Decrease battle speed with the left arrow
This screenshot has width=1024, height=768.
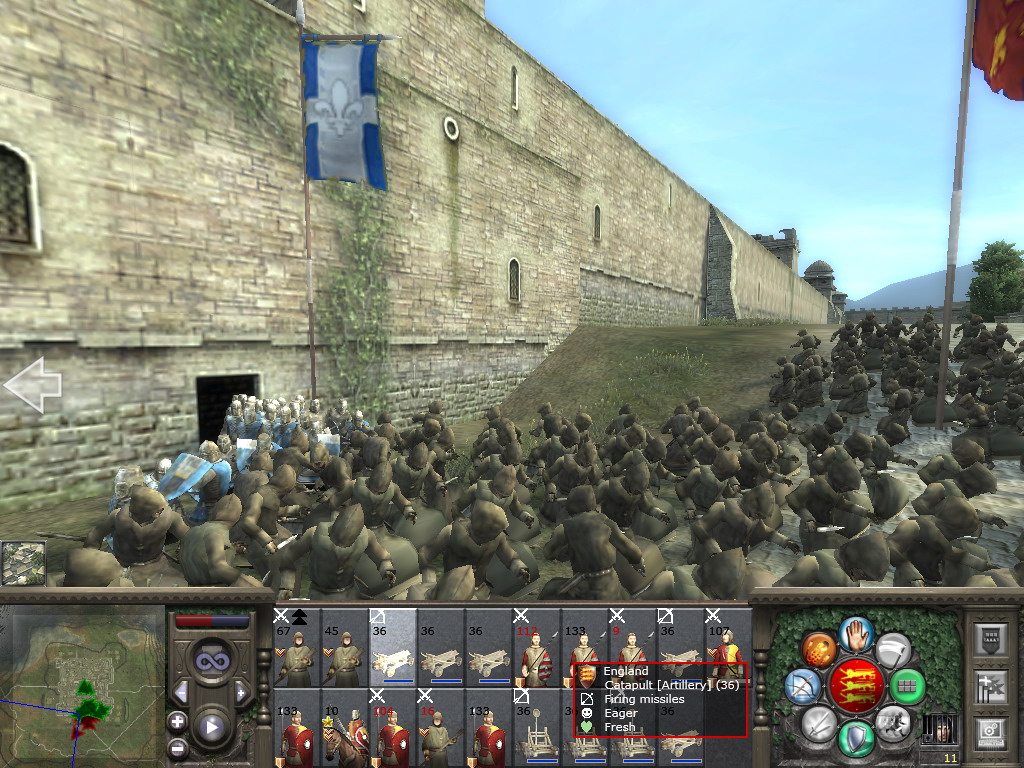181,692
